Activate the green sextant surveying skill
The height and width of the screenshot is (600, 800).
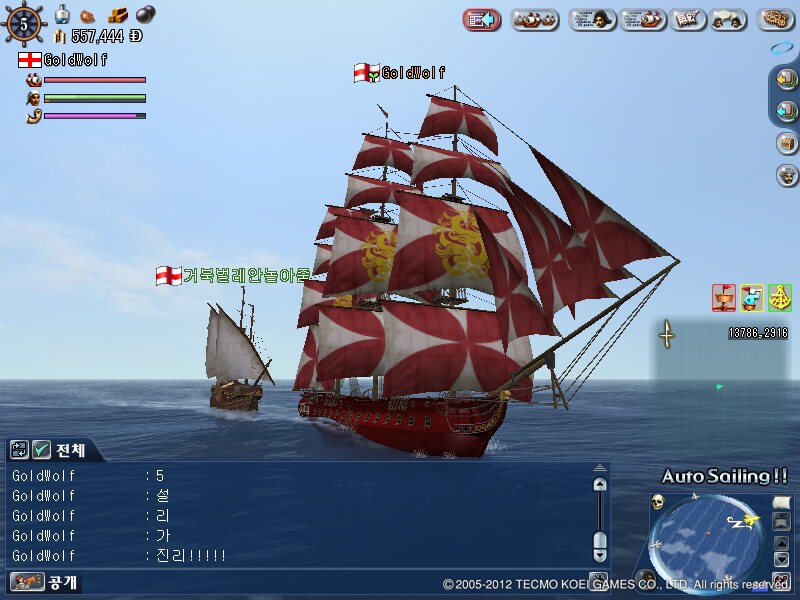780,297
